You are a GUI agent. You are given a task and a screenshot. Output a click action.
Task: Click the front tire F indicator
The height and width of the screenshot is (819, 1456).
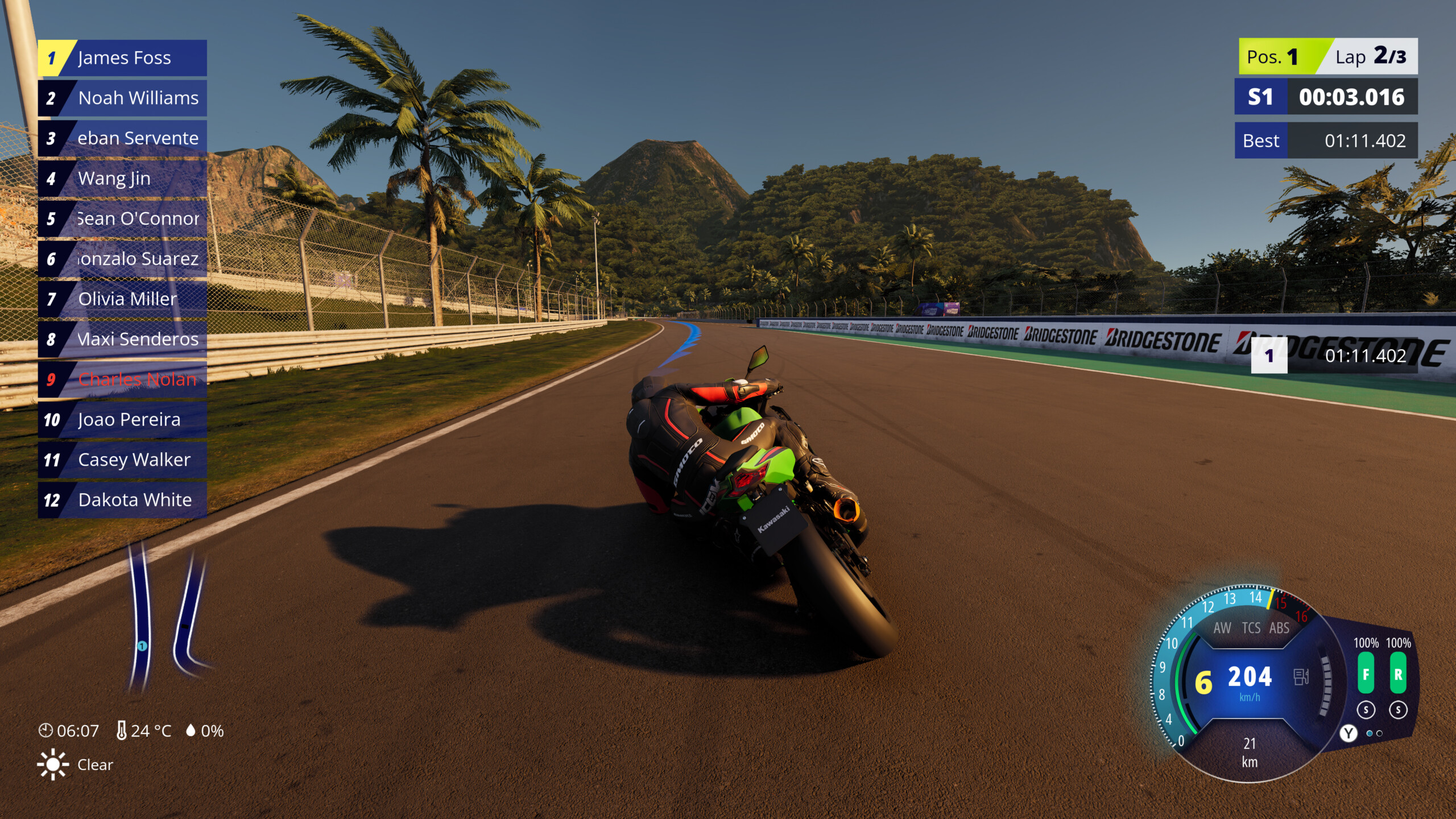point(1366,673)
